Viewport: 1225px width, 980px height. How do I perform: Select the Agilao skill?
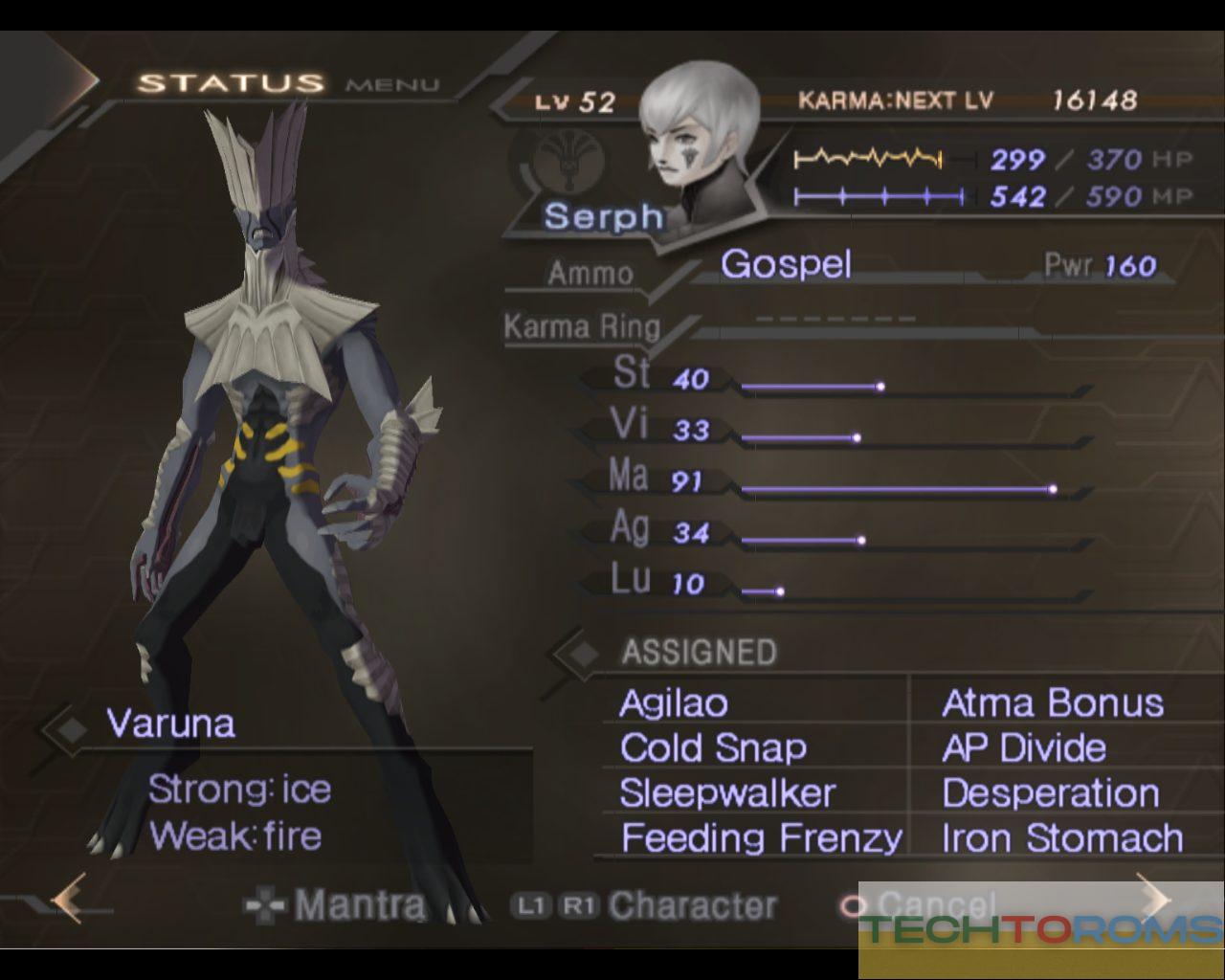click(674, 703)
